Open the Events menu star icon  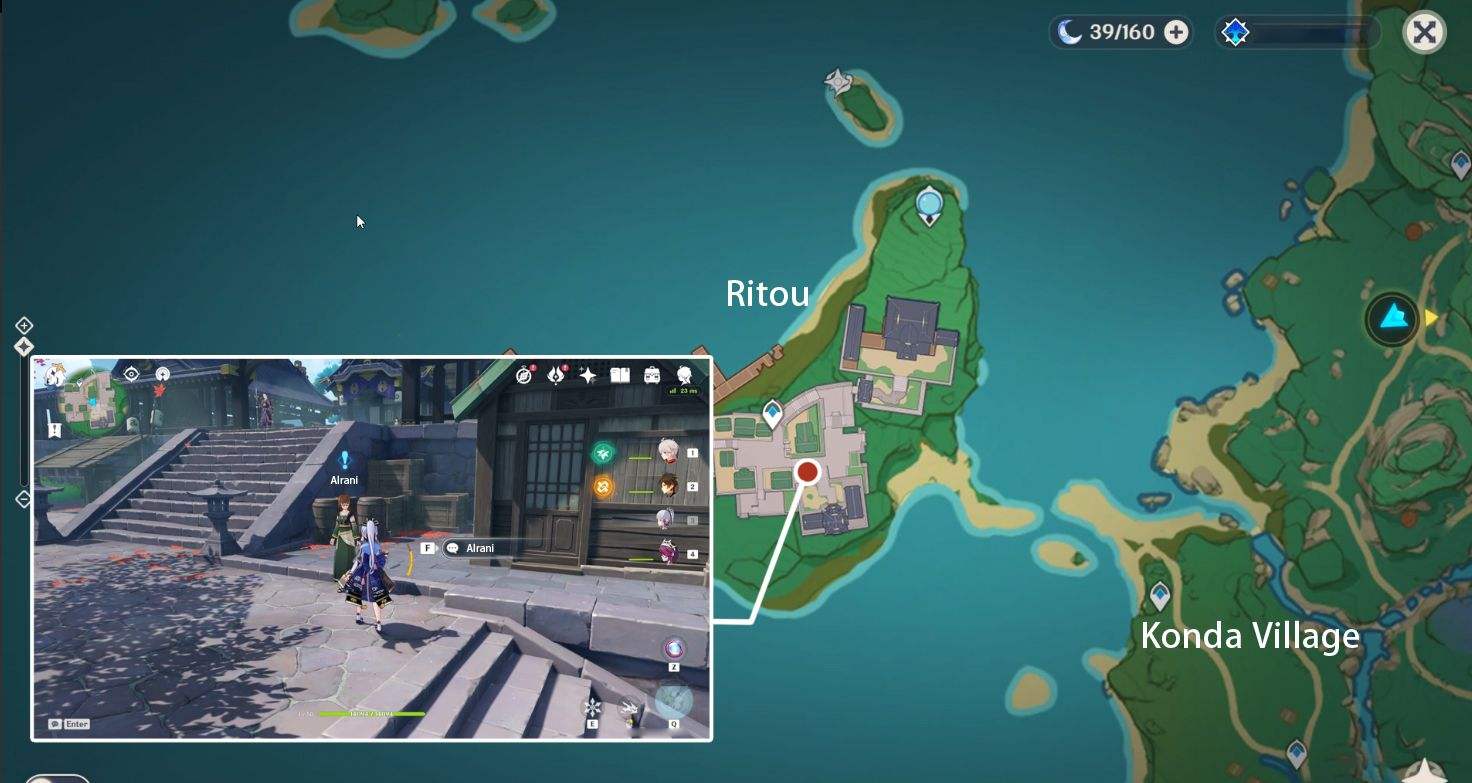tap(586, 374)
